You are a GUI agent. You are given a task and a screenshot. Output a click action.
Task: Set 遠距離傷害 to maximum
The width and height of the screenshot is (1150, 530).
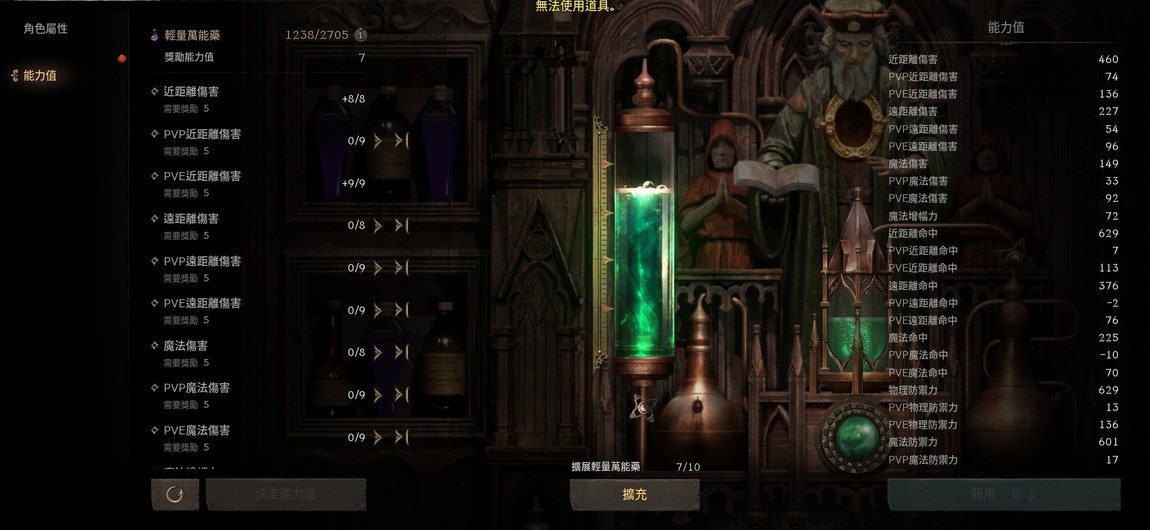[400, 226]
